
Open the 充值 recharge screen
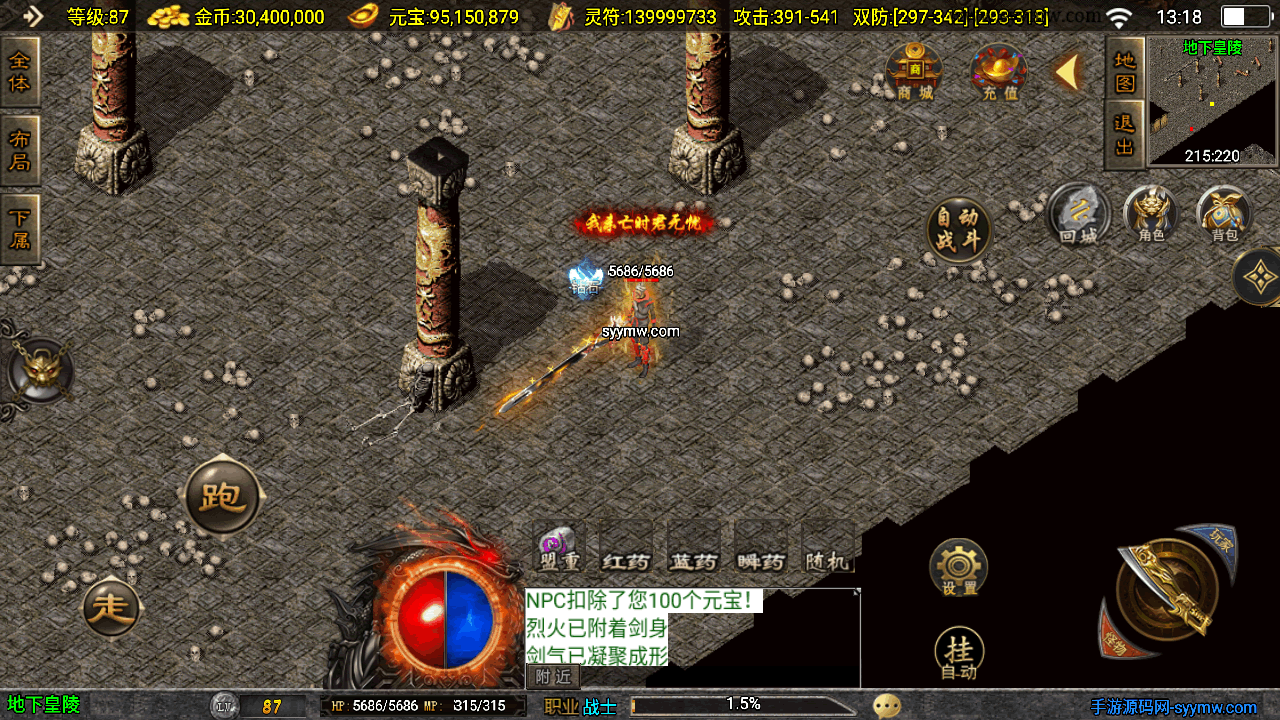click(x=998, y=71)
